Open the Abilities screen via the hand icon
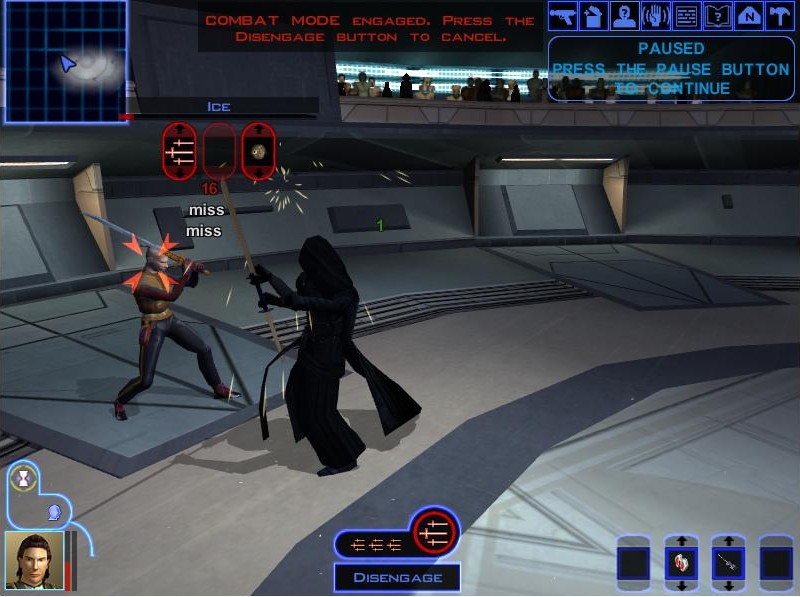 coord(656,16)
